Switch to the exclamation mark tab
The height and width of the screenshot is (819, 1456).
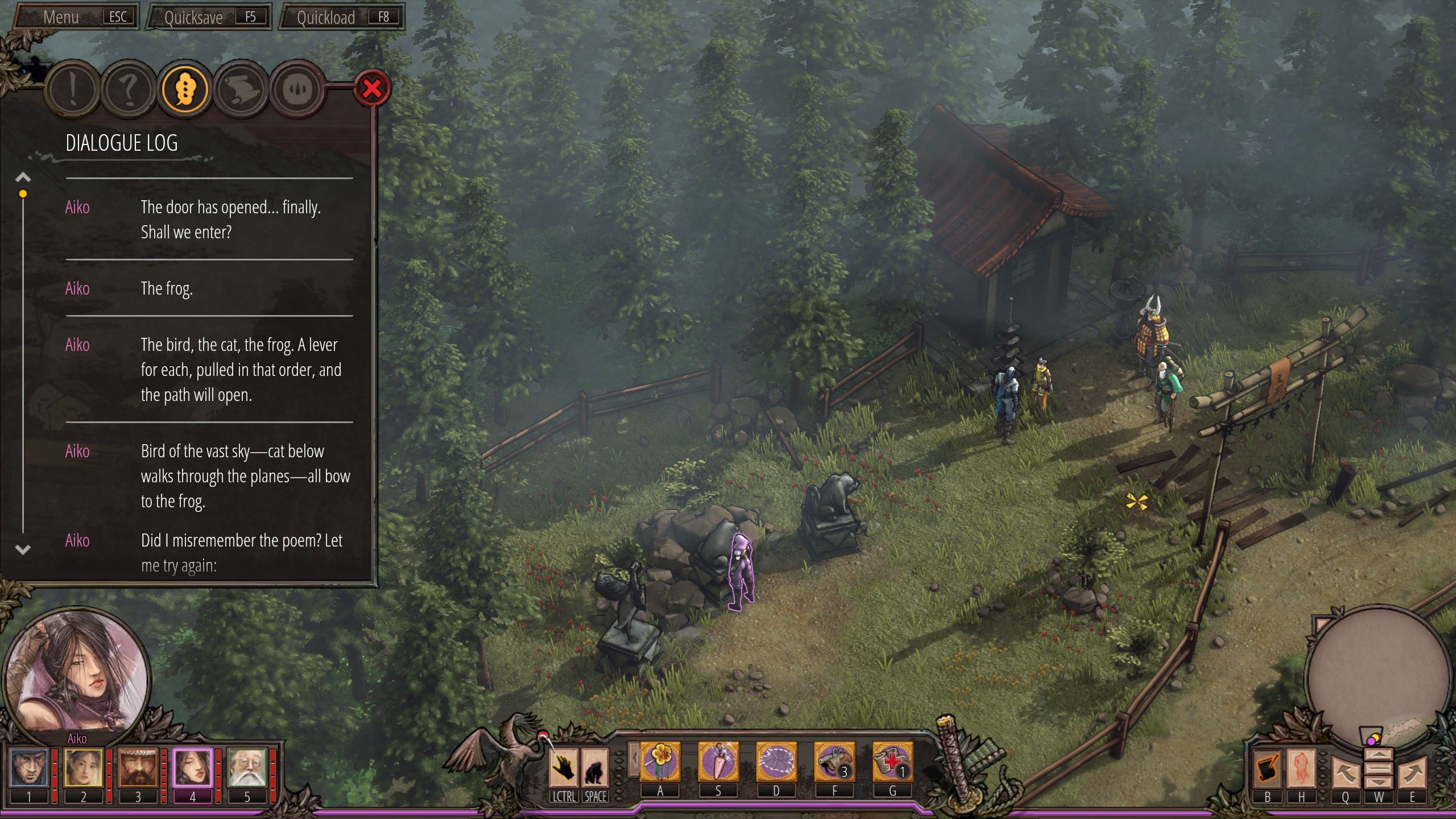[x=73, y=89]
